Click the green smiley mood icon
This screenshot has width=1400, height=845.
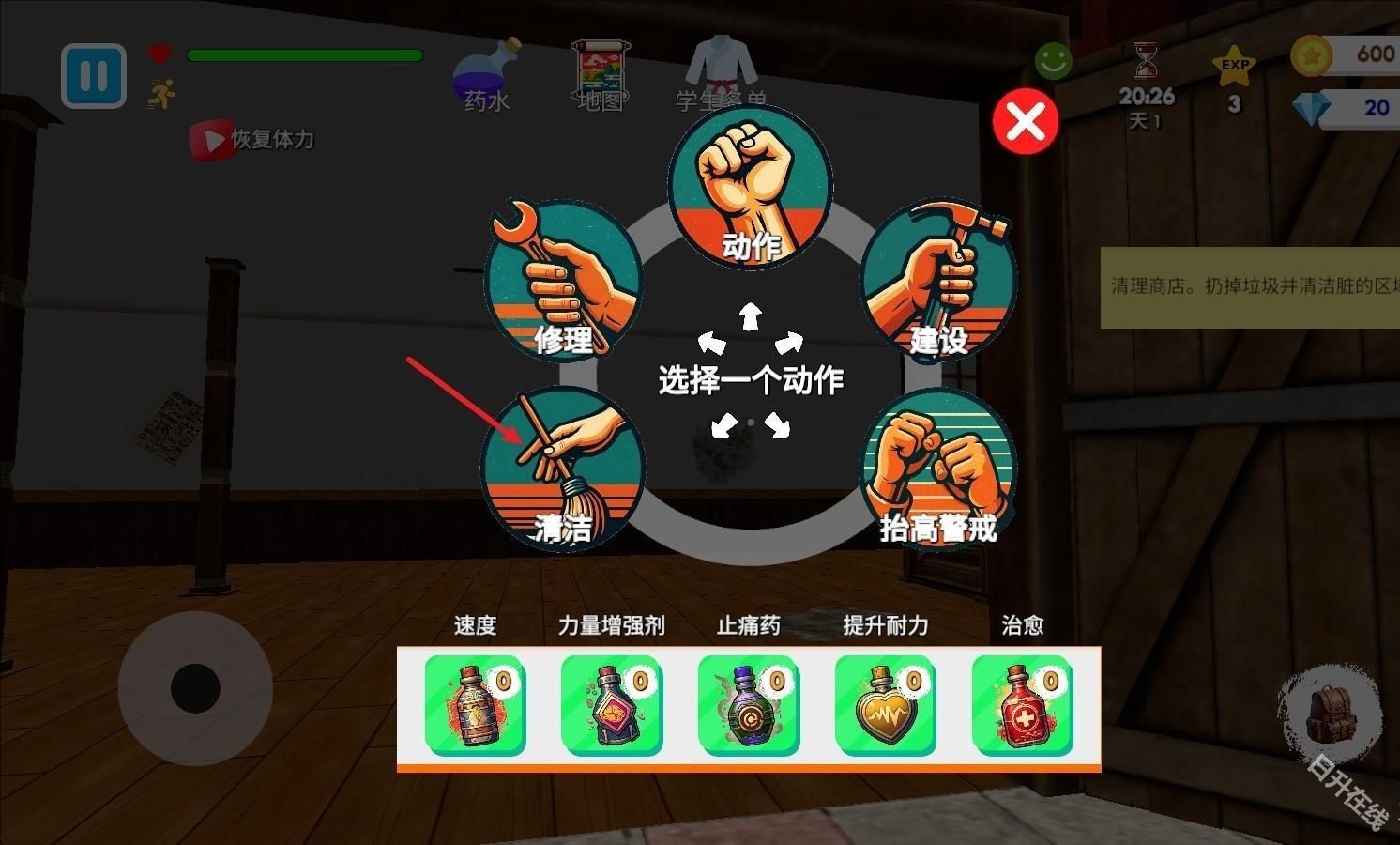coord(1052,60)
